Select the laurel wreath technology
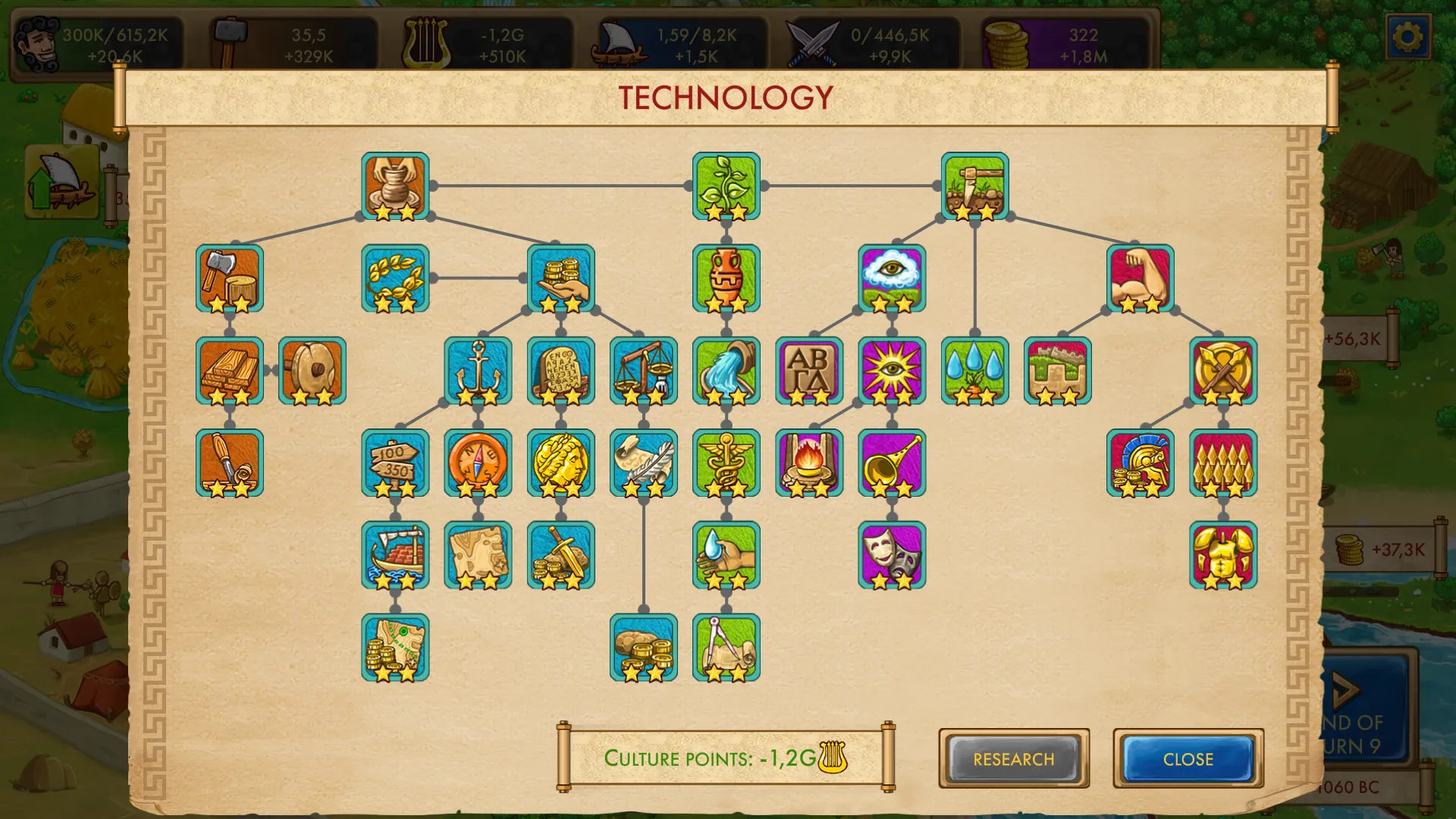Screen dimensions: 1456x819 pos(395,278)
